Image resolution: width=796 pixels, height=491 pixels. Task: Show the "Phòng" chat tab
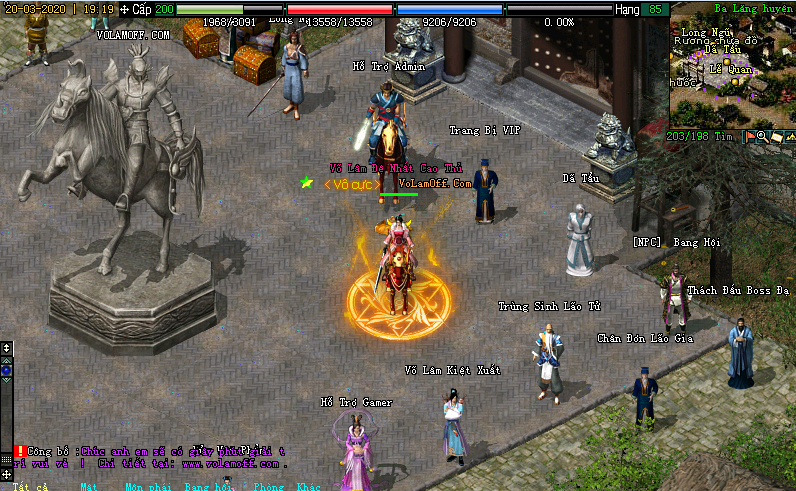266,486
